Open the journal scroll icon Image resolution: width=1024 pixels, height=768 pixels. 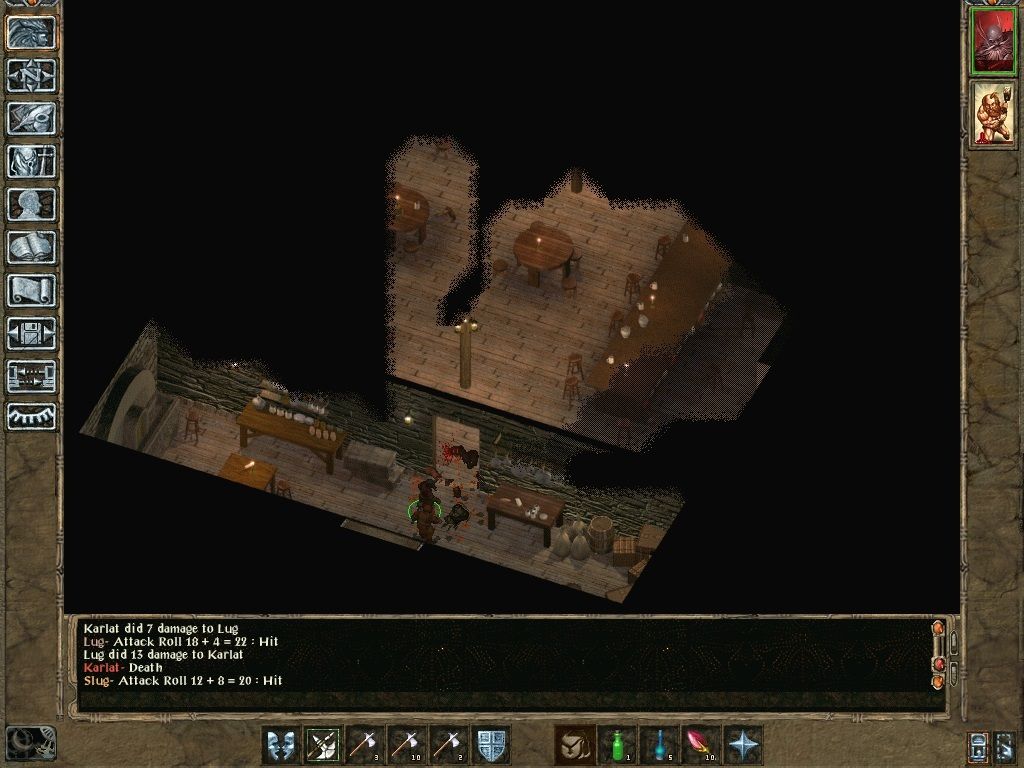31,290
